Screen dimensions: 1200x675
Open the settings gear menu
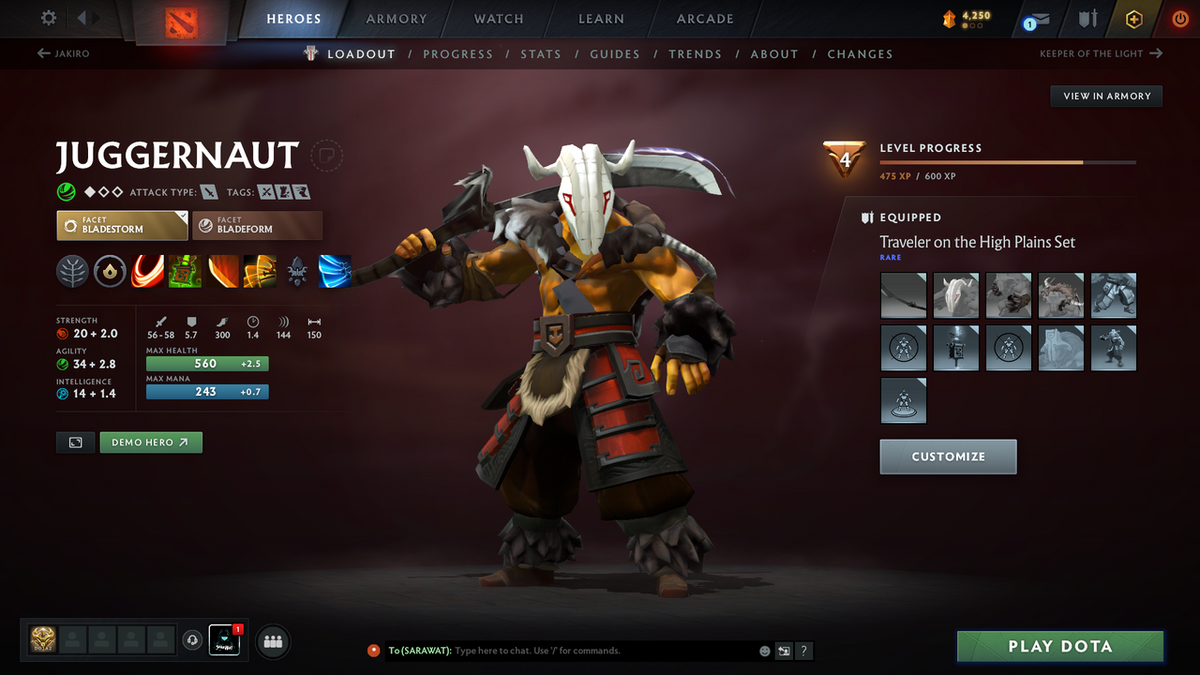[x=49, y=18]
